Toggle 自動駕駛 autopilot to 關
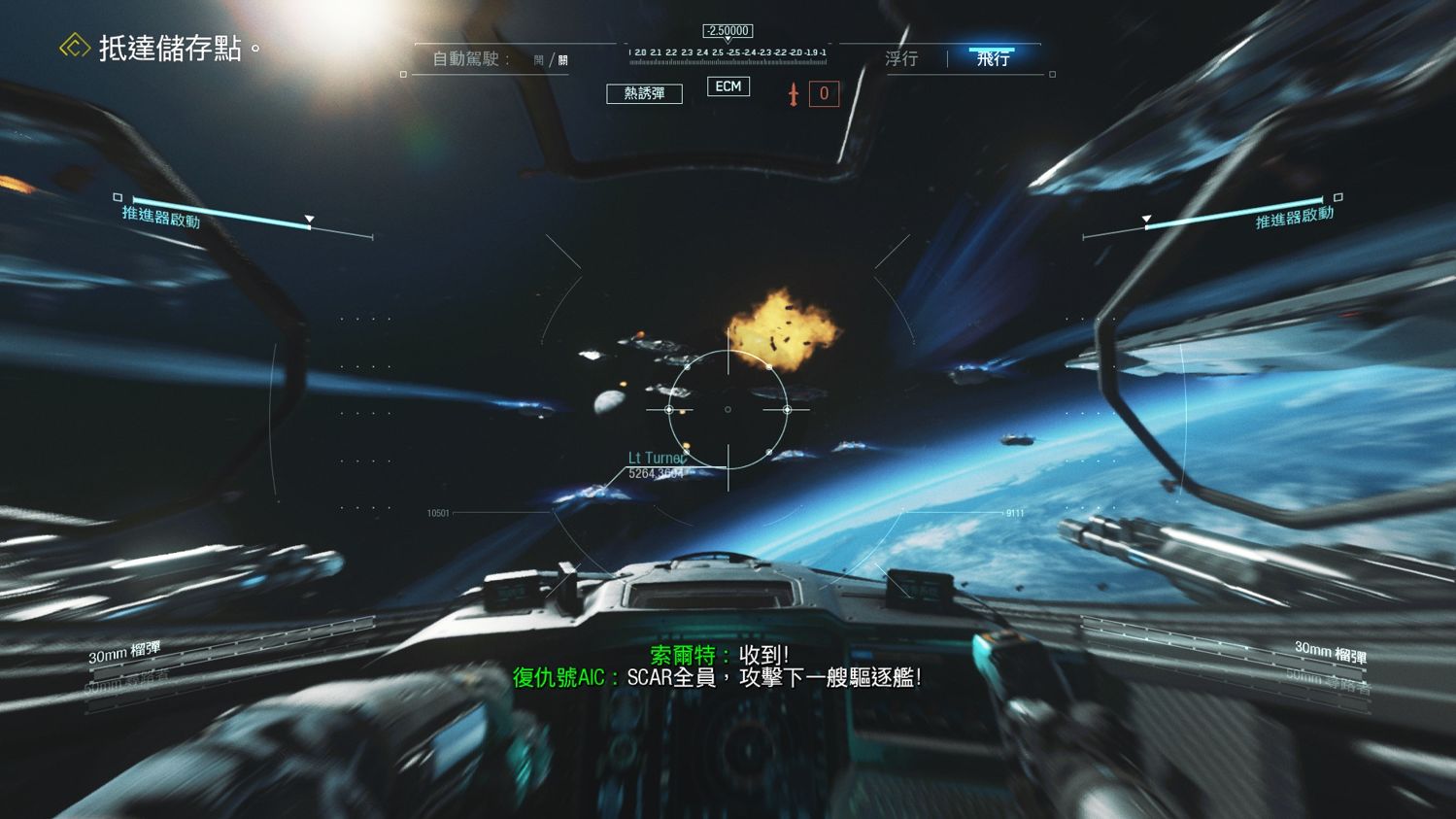Image resolution: width=1456 pixels, height=819 pixels. [x=564, y=58]
